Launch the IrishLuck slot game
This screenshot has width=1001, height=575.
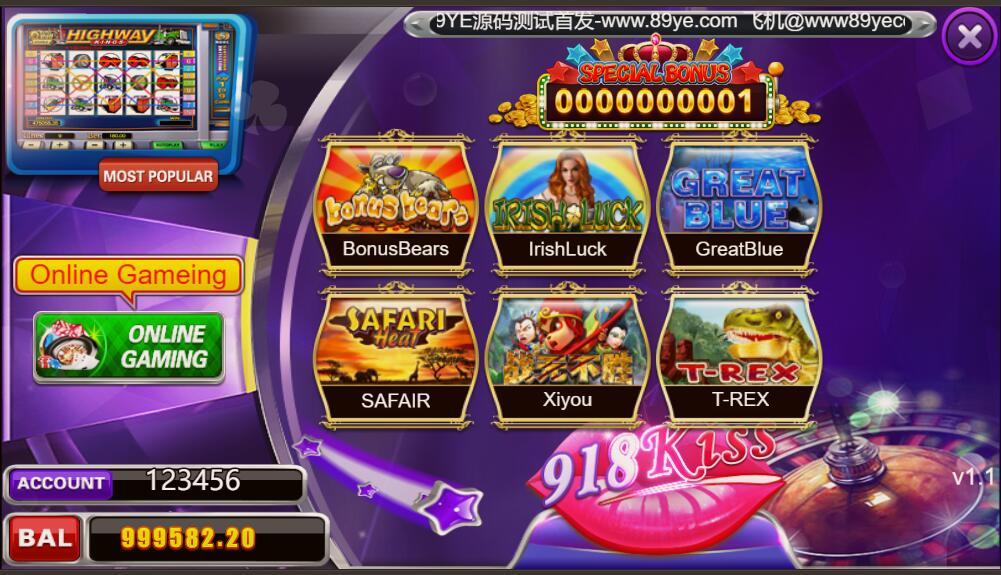pos(567,205)
